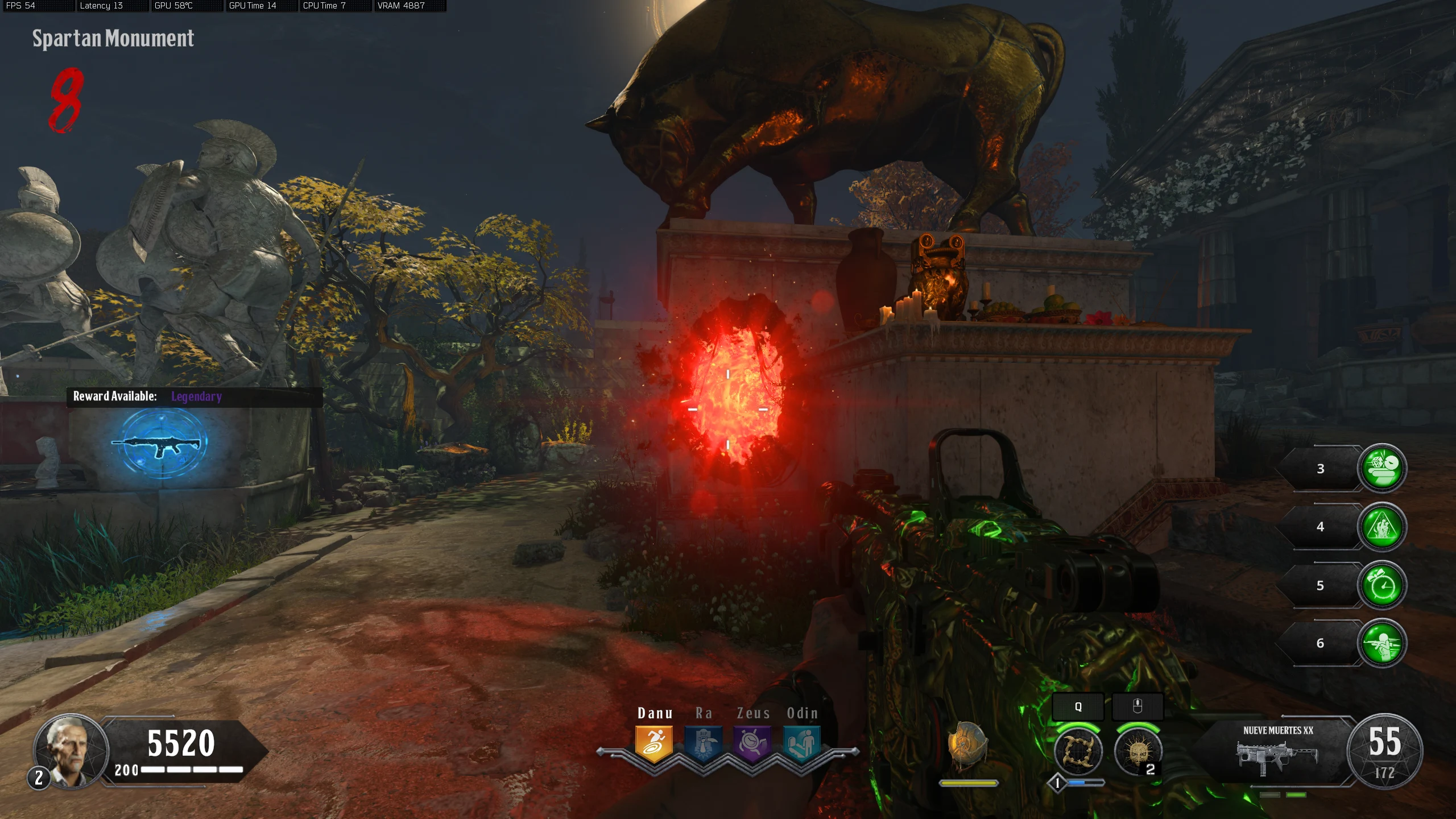Click the golden shield icon
This screenshot has width=1456, height=819.
(967, 745)
